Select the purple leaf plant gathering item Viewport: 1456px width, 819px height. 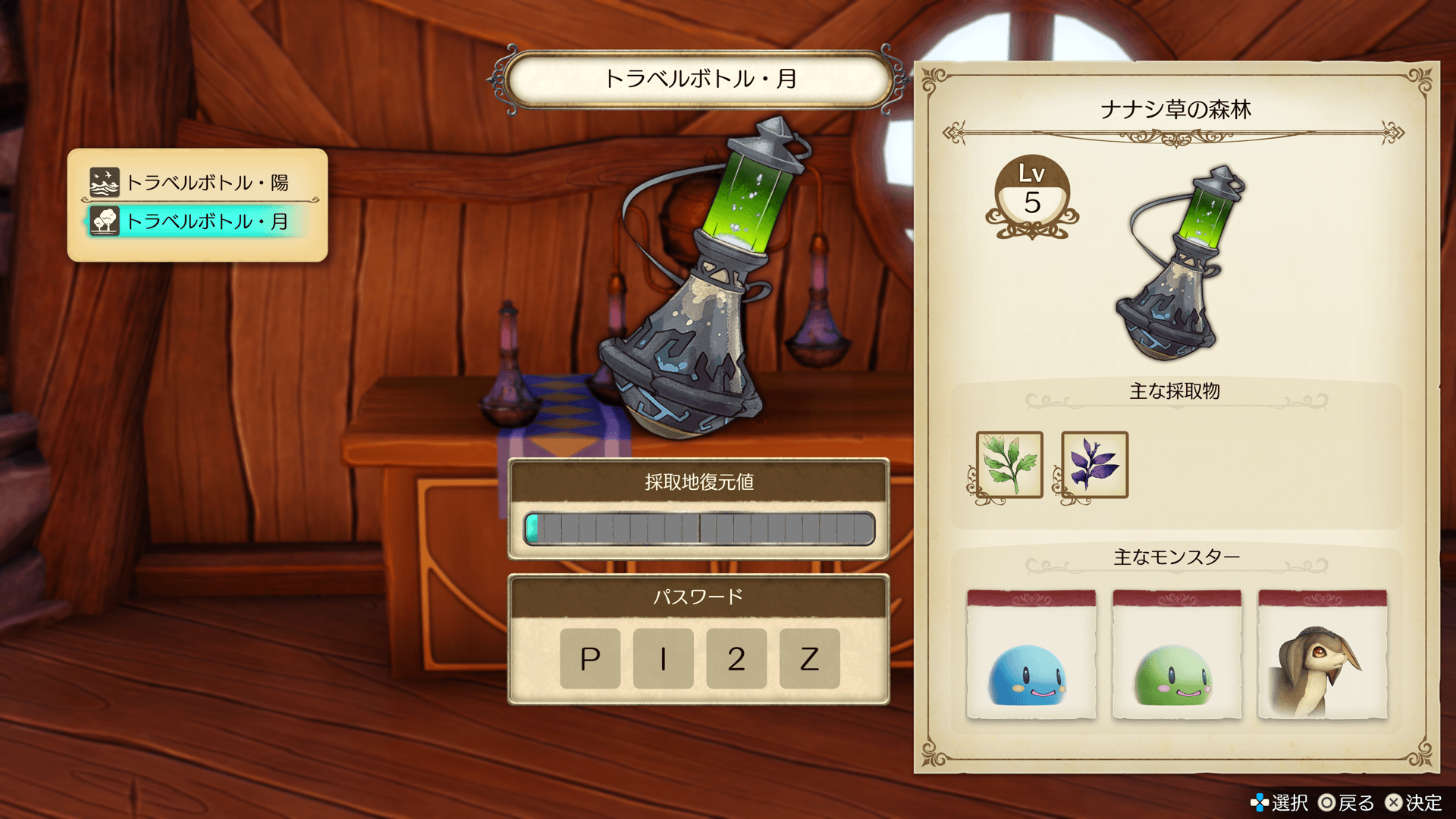click(x=1094, y=465)
